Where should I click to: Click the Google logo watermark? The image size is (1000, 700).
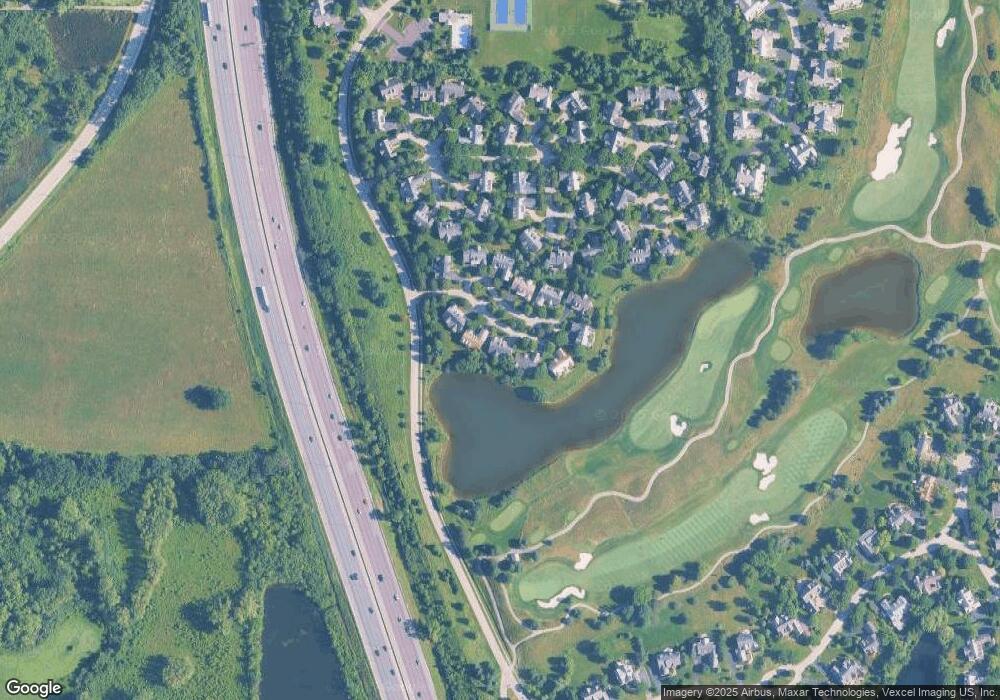click(33, 688)
